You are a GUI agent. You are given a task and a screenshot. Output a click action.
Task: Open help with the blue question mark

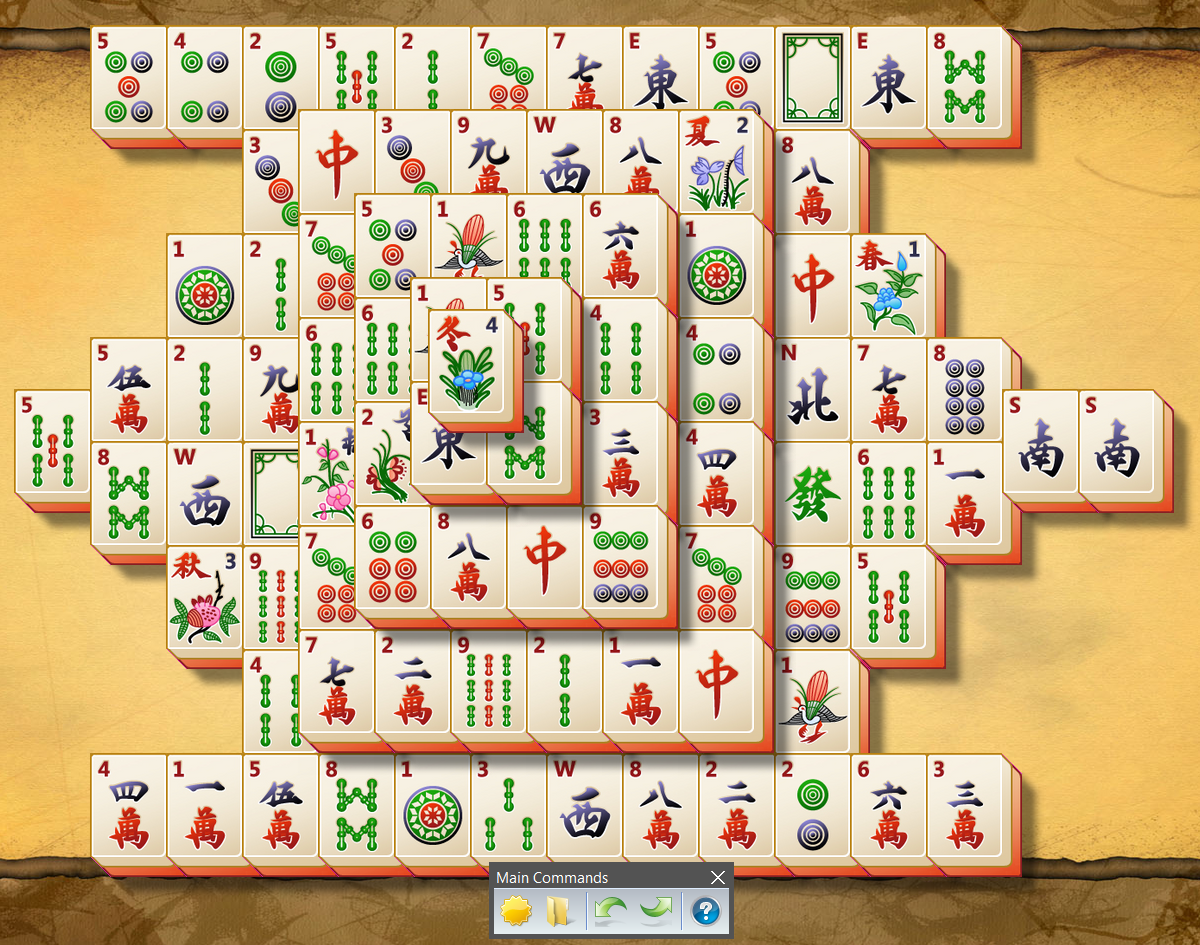[x=706, y=911]
